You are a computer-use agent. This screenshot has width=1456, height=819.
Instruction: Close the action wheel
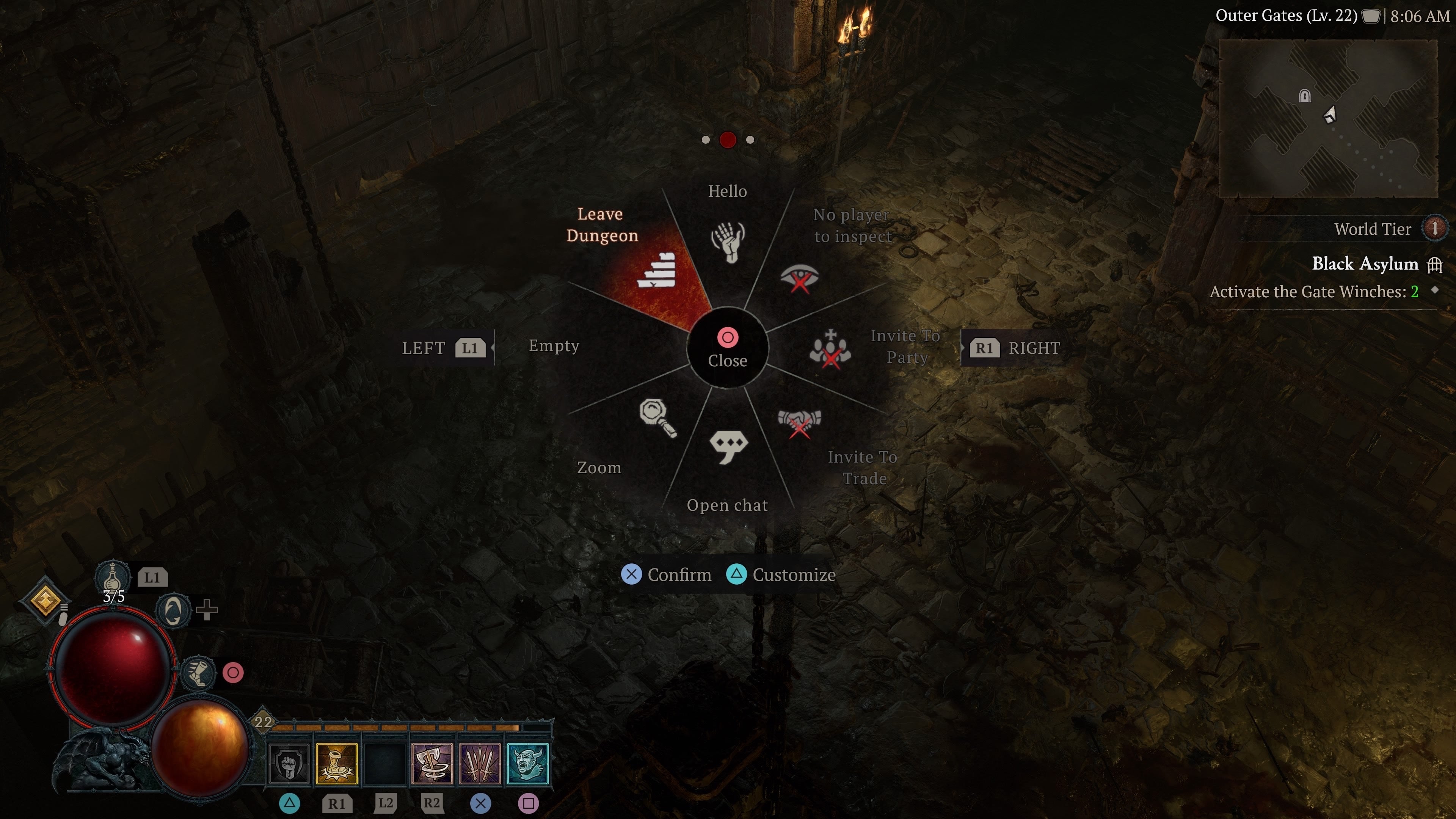728,348
